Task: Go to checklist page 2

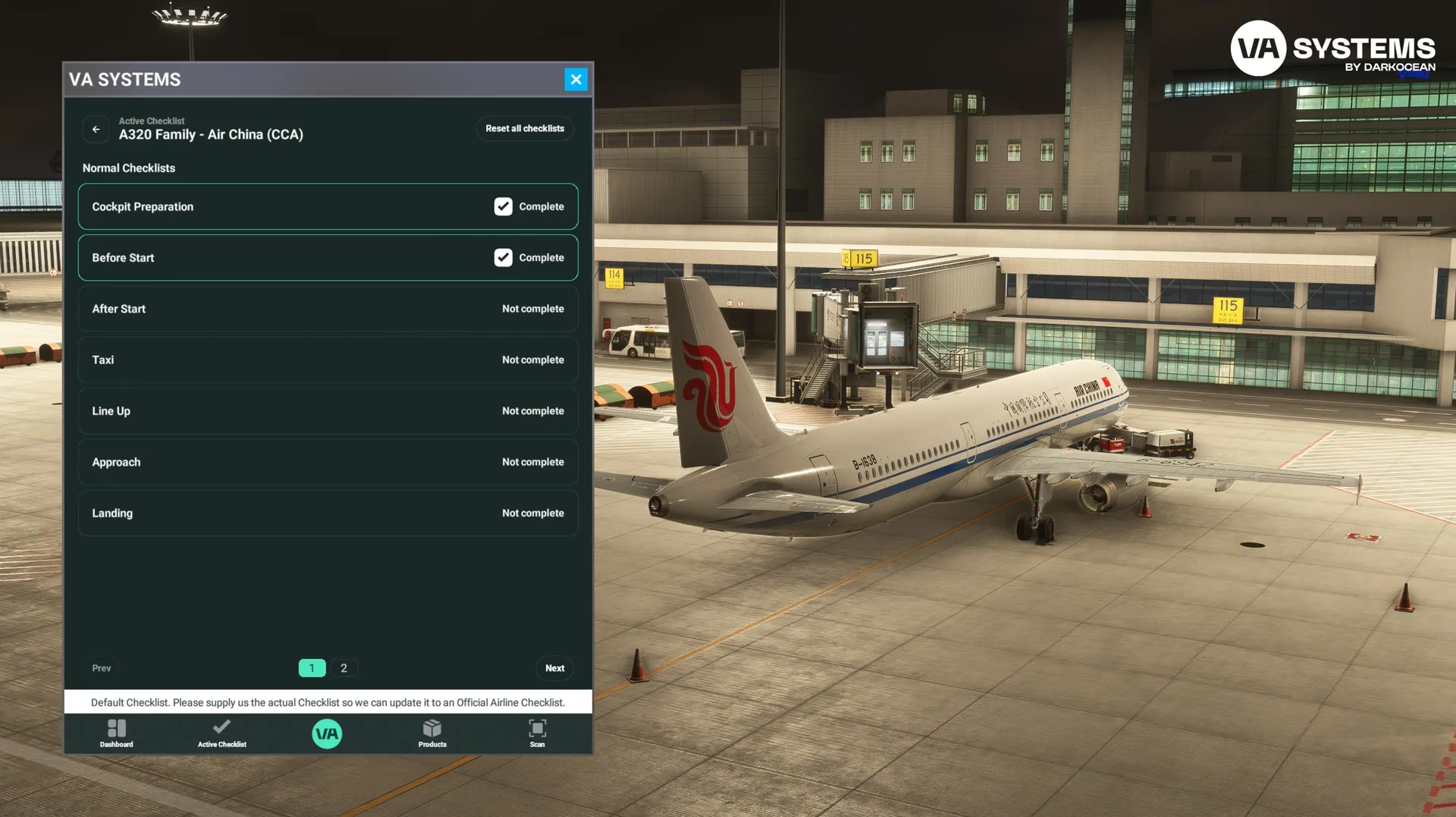Action: pos(344,668)
